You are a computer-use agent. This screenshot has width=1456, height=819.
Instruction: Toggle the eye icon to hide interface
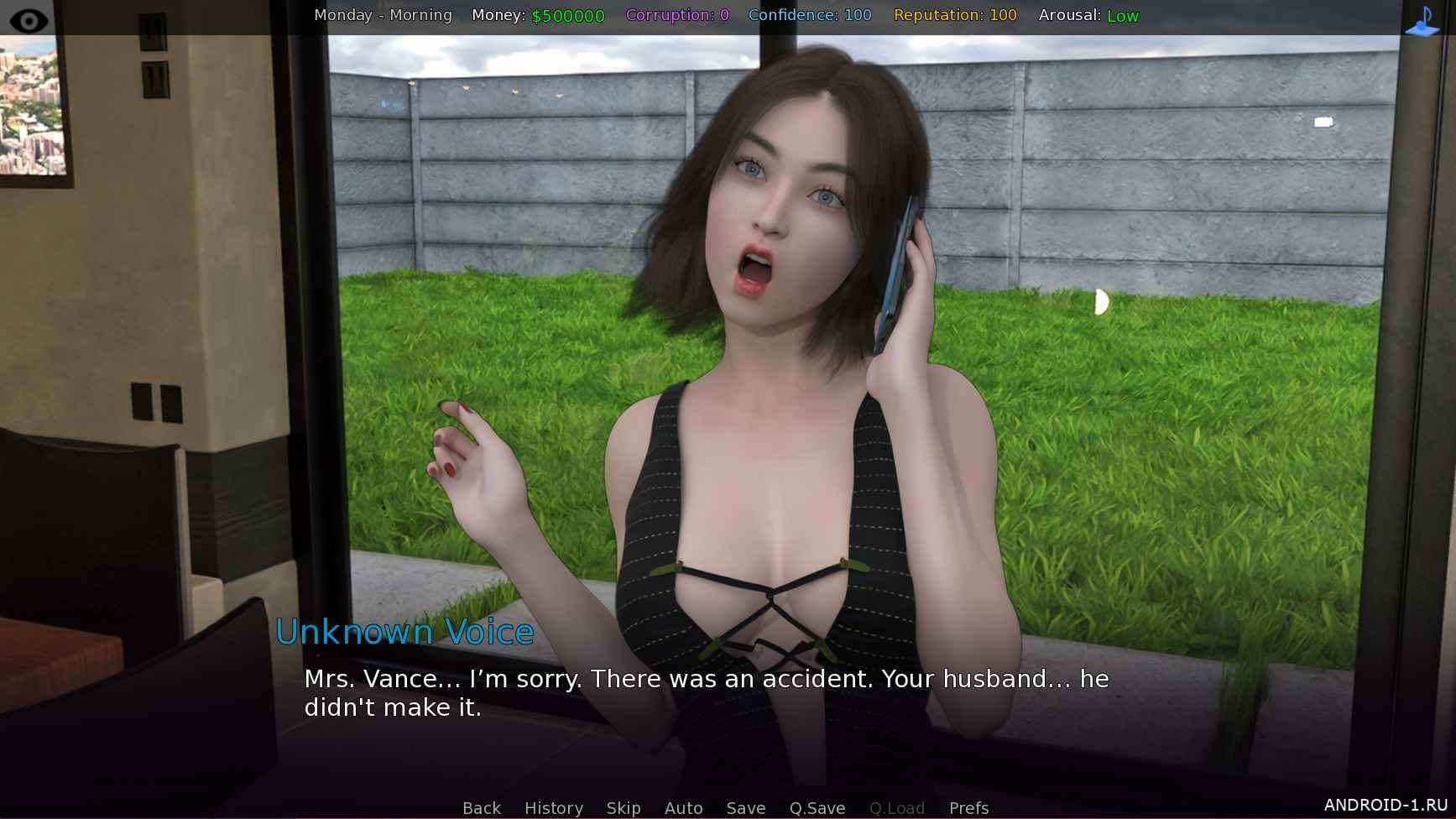tap(29, 19)
